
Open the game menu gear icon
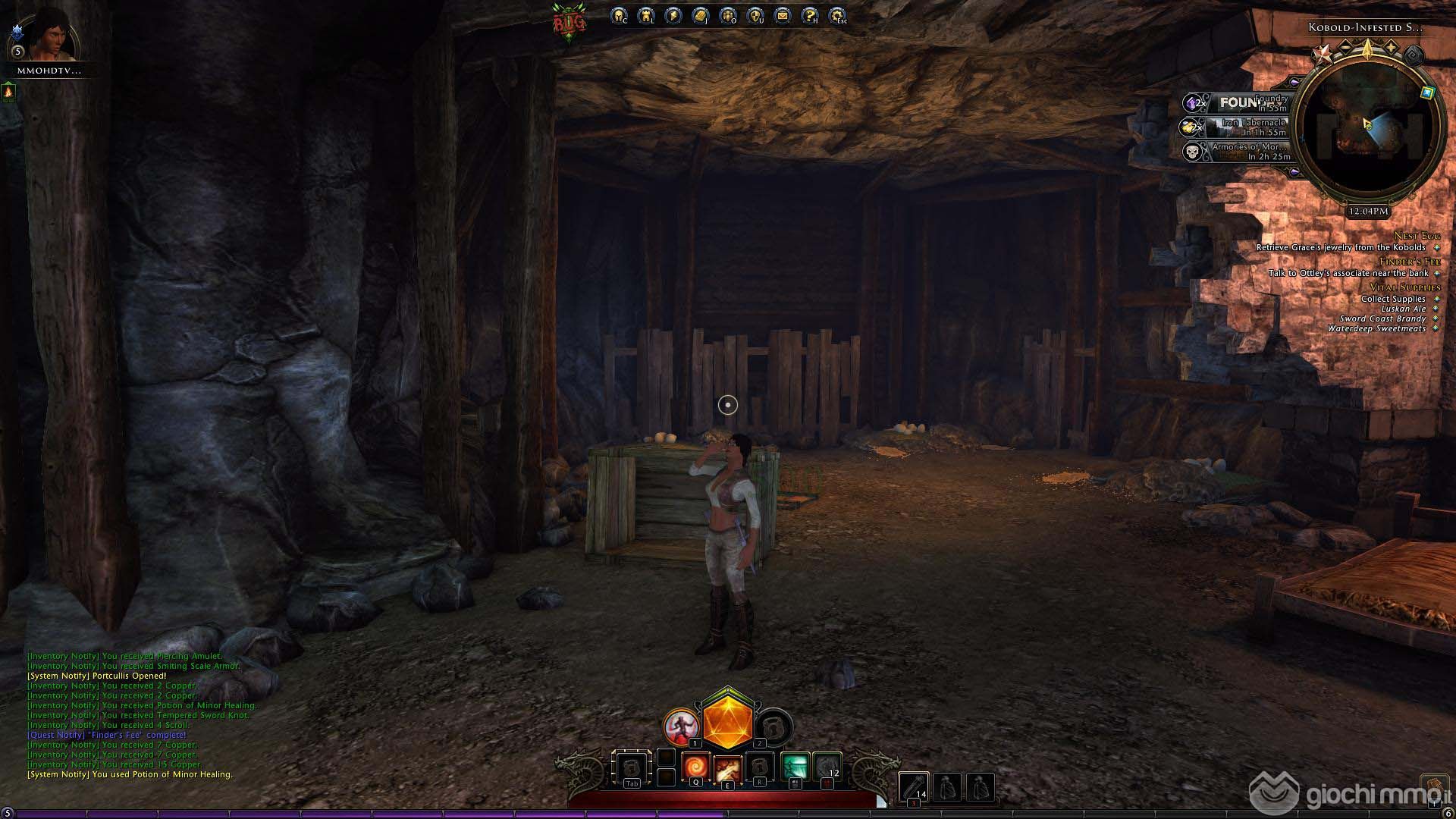837,15
